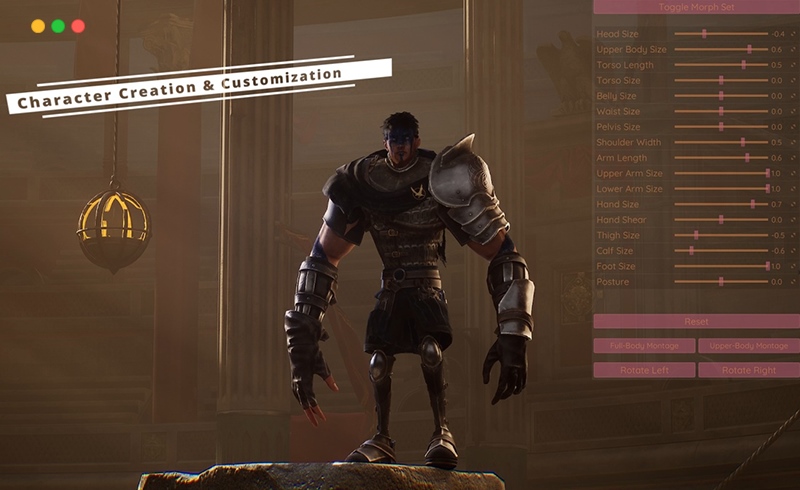Viewport: 800px width, 490px height.
Task: Click the Thigh Size slider handle
Action: click(x=697, y=235)
